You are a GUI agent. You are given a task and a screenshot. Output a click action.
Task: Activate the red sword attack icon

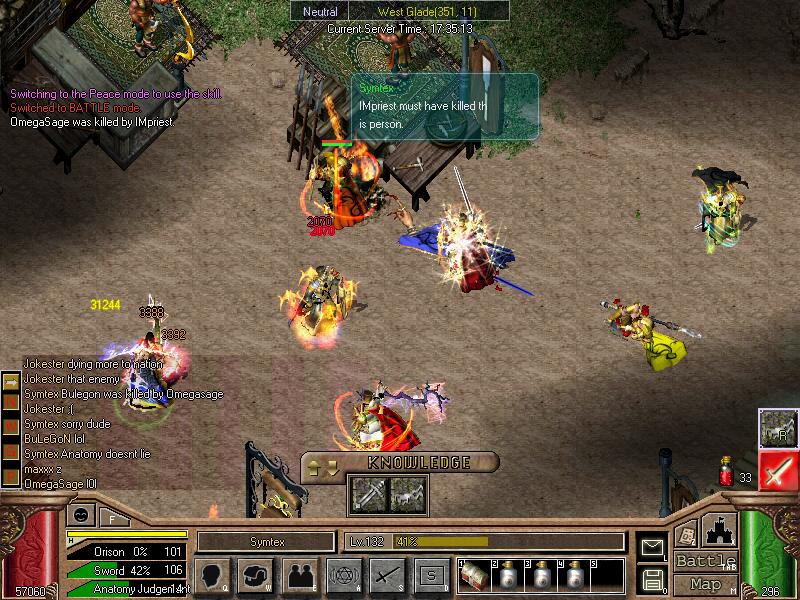pos(776,471)
